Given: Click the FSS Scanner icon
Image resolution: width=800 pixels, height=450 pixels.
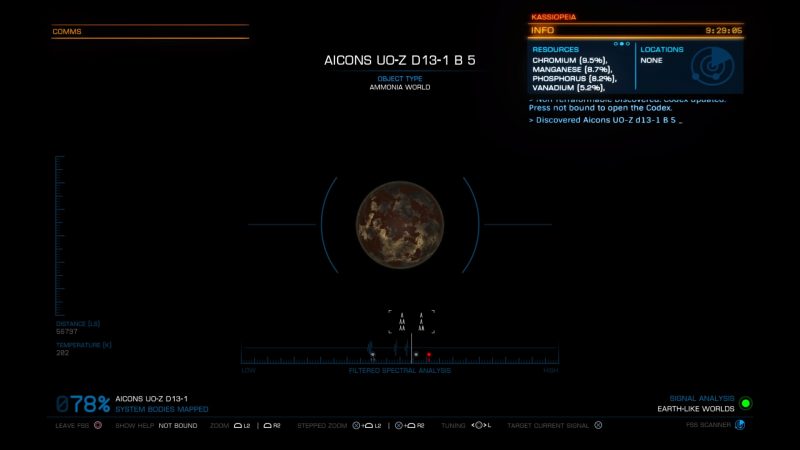Looking at the screenshot, I should 740,424.
